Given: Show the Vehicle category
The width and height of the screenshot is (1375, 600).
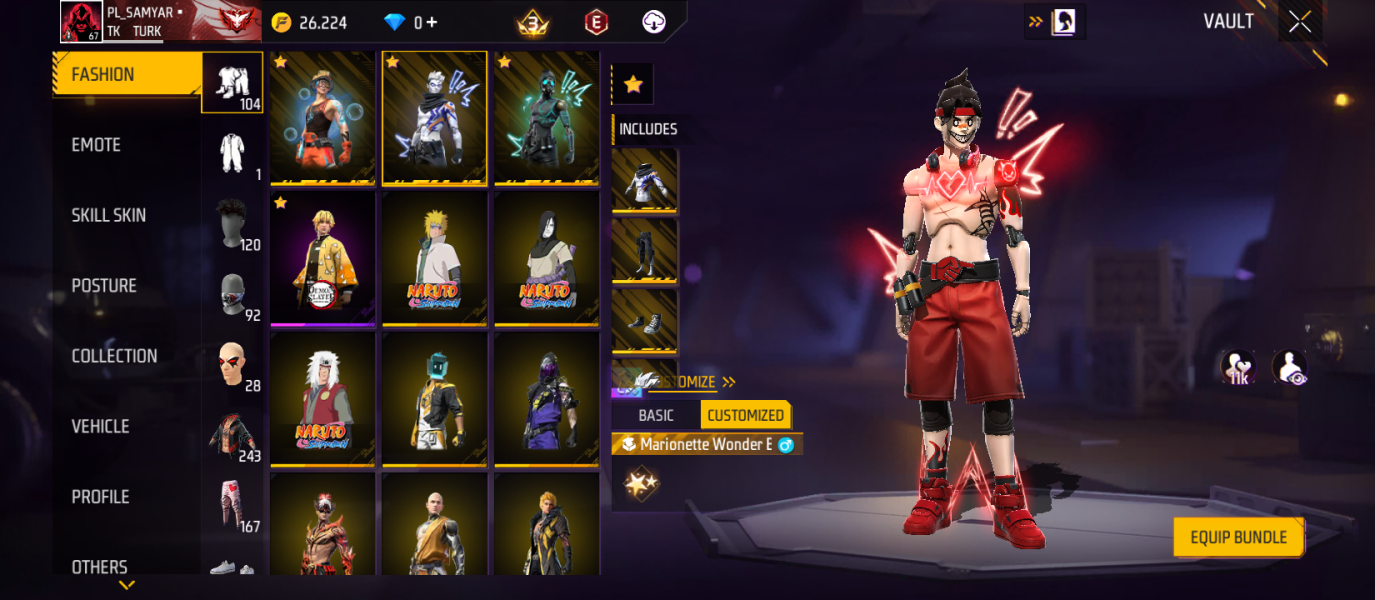Looking at the screenshot, I should click(x=100, y=426).
